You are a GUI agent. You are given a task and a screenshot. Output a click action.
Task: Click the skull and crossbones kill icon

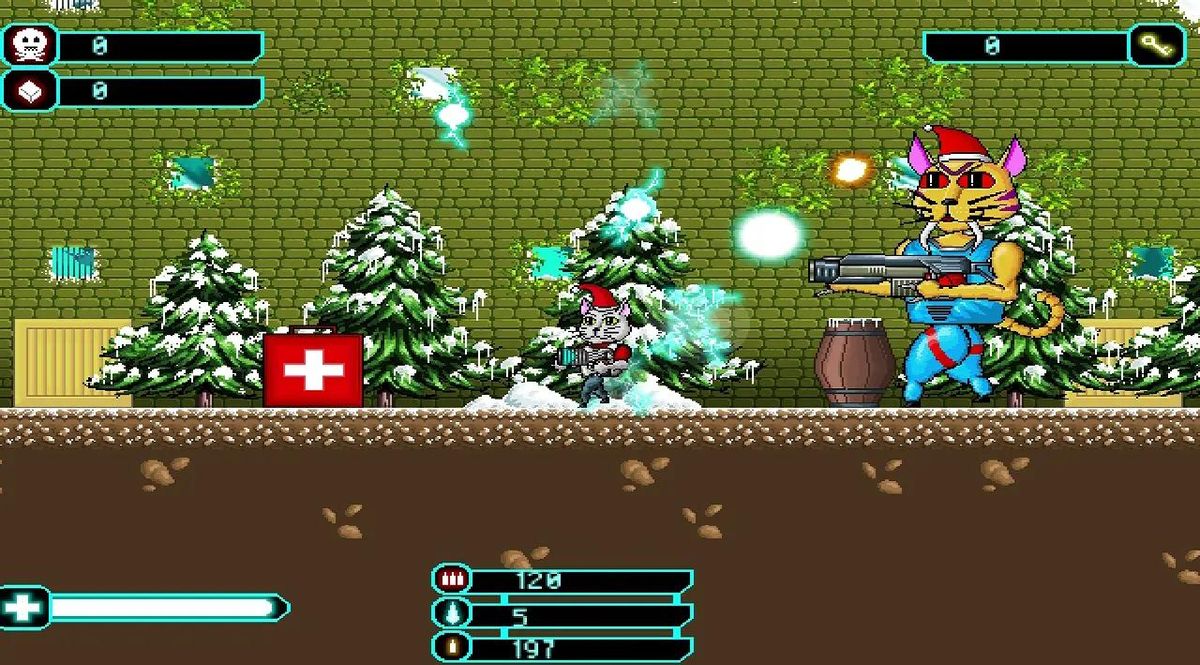pos(29,46)
